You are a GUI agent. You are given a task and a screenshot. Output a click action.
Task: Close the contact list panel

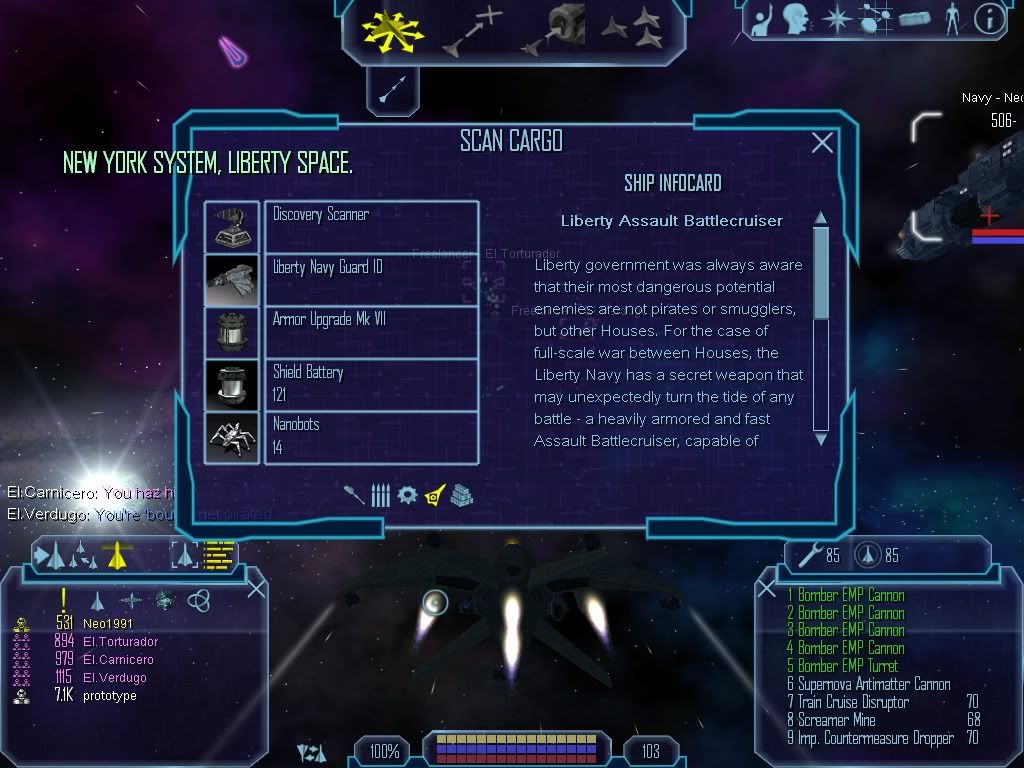tap(256, 589)
